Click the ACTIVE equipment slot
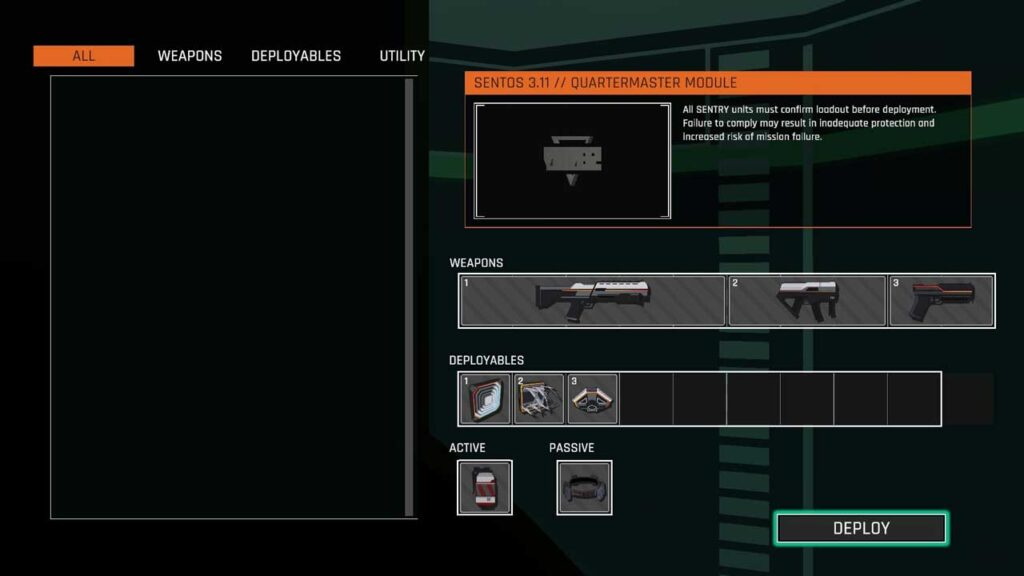This screenshot has height=576, width=1024. 485,487
